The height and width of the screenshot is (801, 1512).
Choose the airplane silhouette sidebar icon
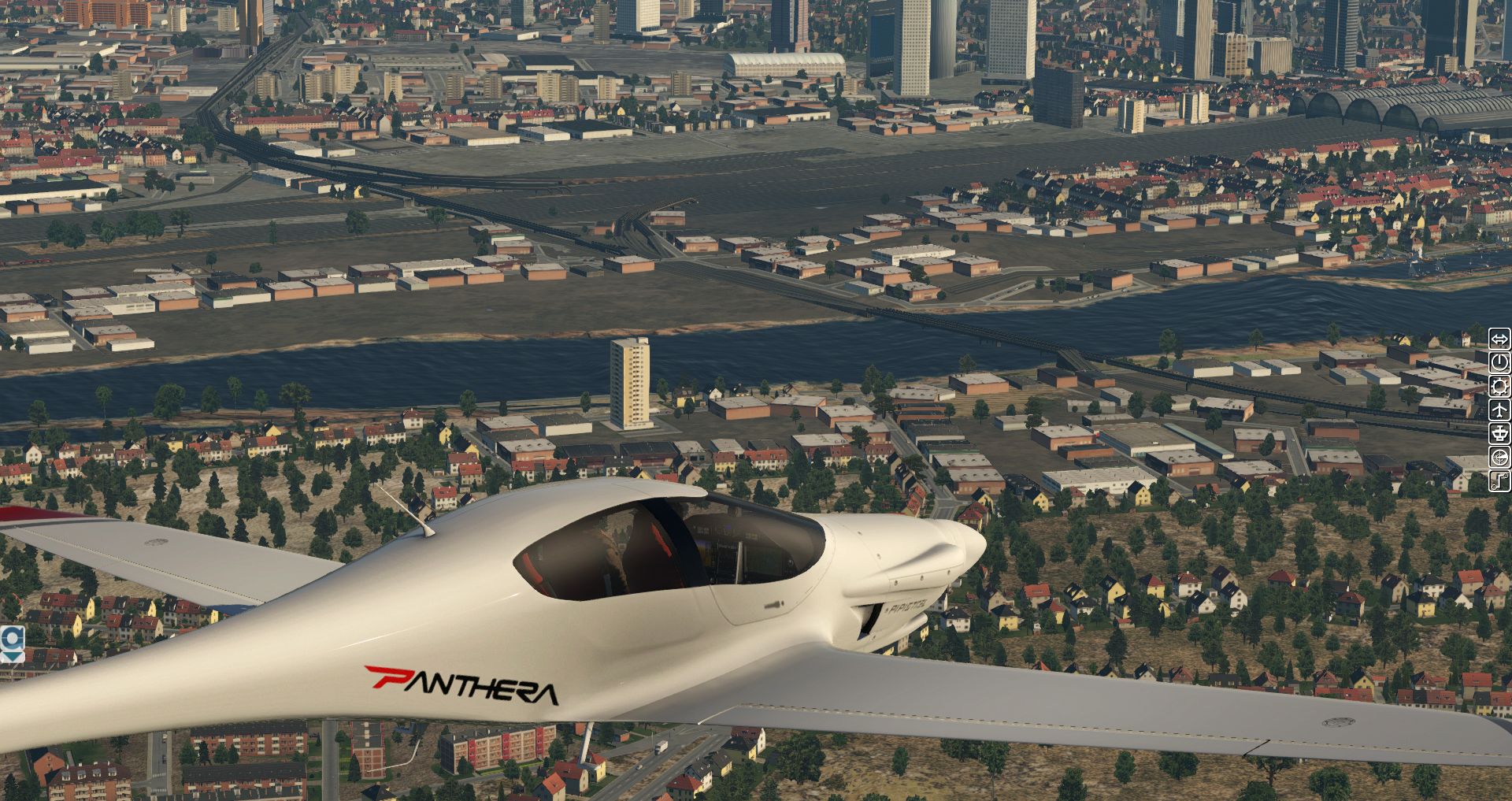[1499, 410]
